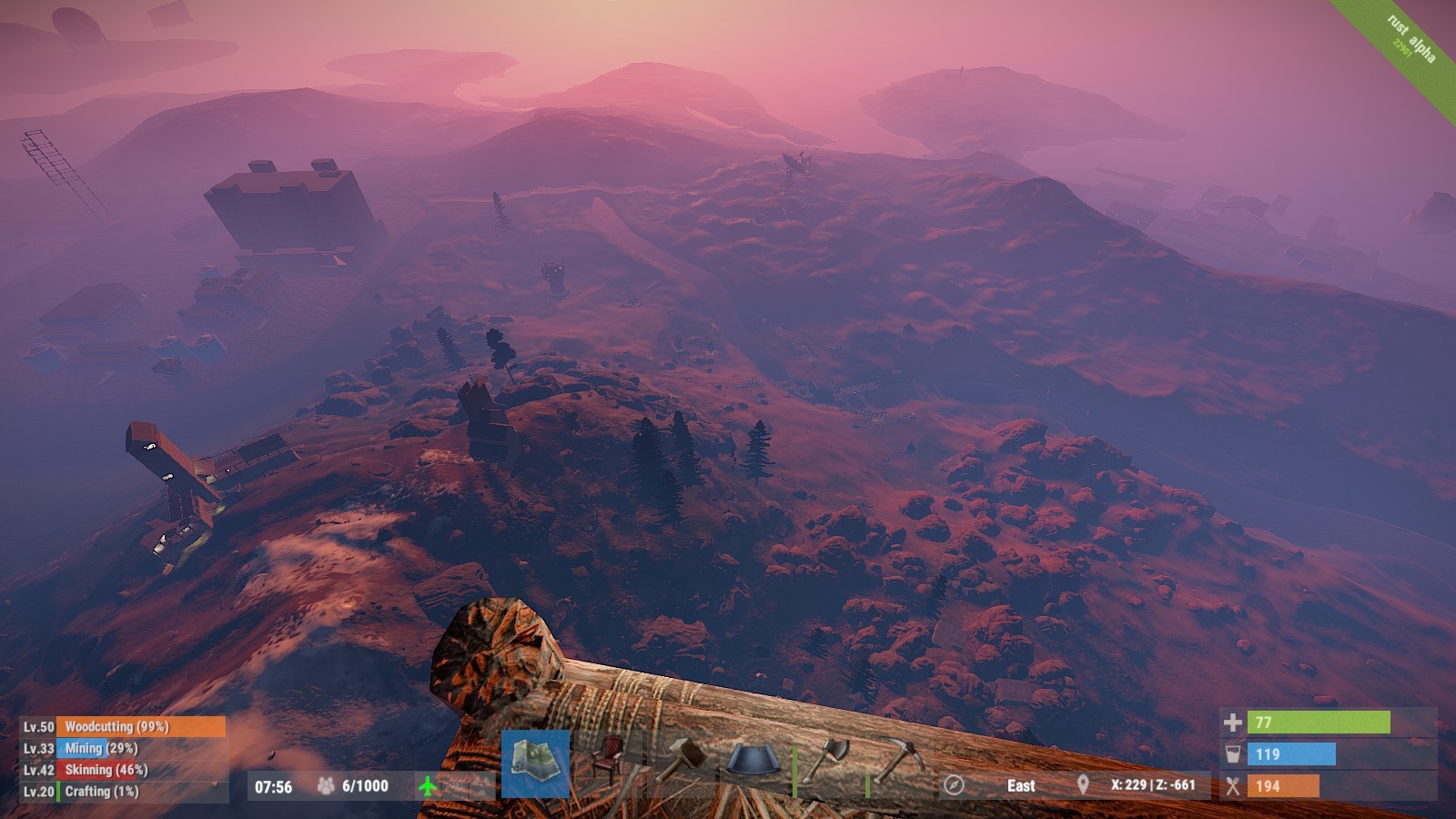1456x819 pixels.
Task: Click the compass icon beside East
Action: [x=954, y=784]
